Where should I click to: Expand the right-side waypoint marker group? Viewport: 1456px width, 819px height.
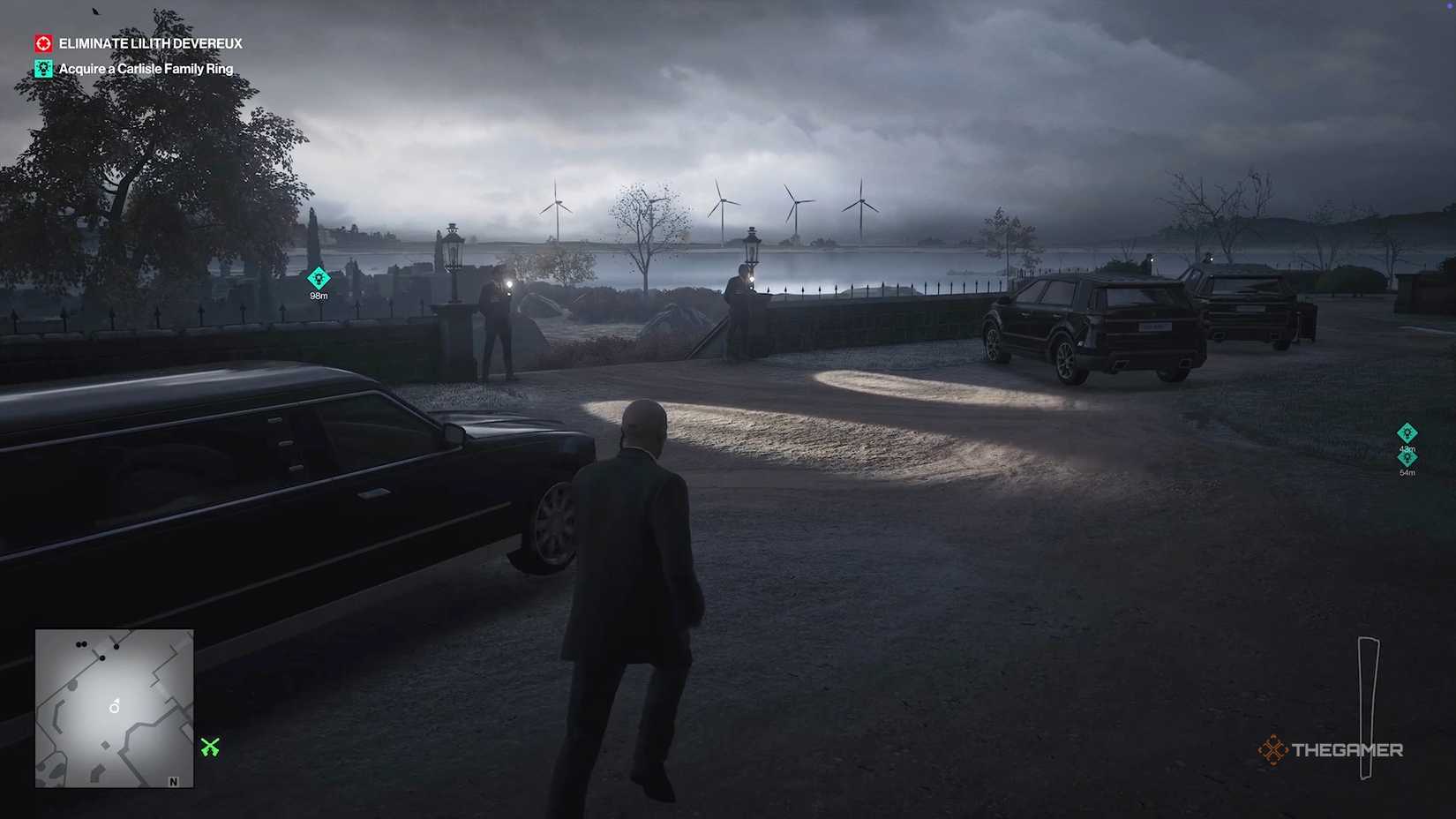tap(1407, 446)
